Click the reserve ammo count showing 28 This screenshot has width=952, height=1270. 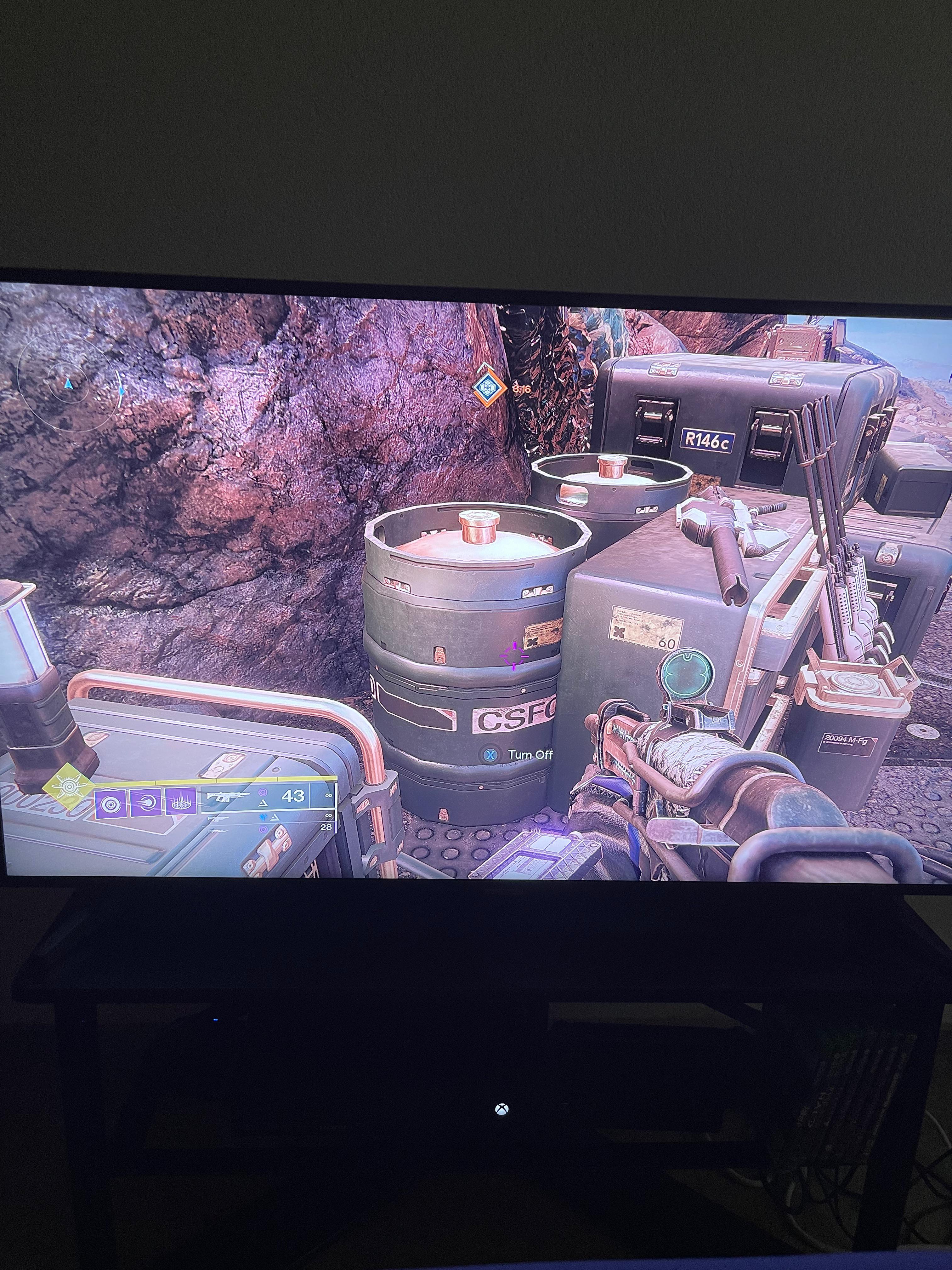326,827
